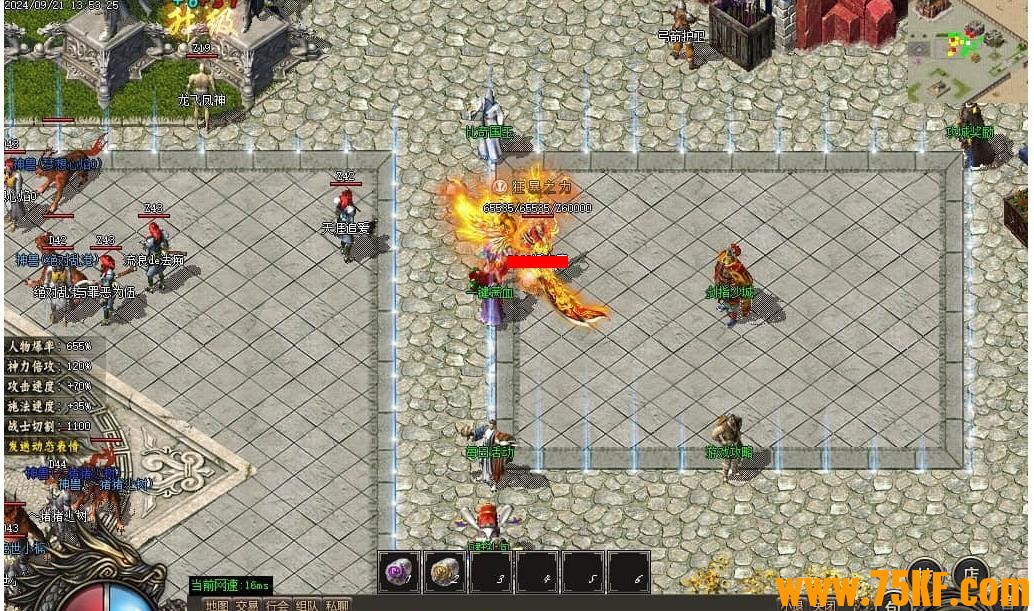Open the 地图 map tab
This screenshot has height=611, width=1034.
pyautogui.click(x=217, y=604)
